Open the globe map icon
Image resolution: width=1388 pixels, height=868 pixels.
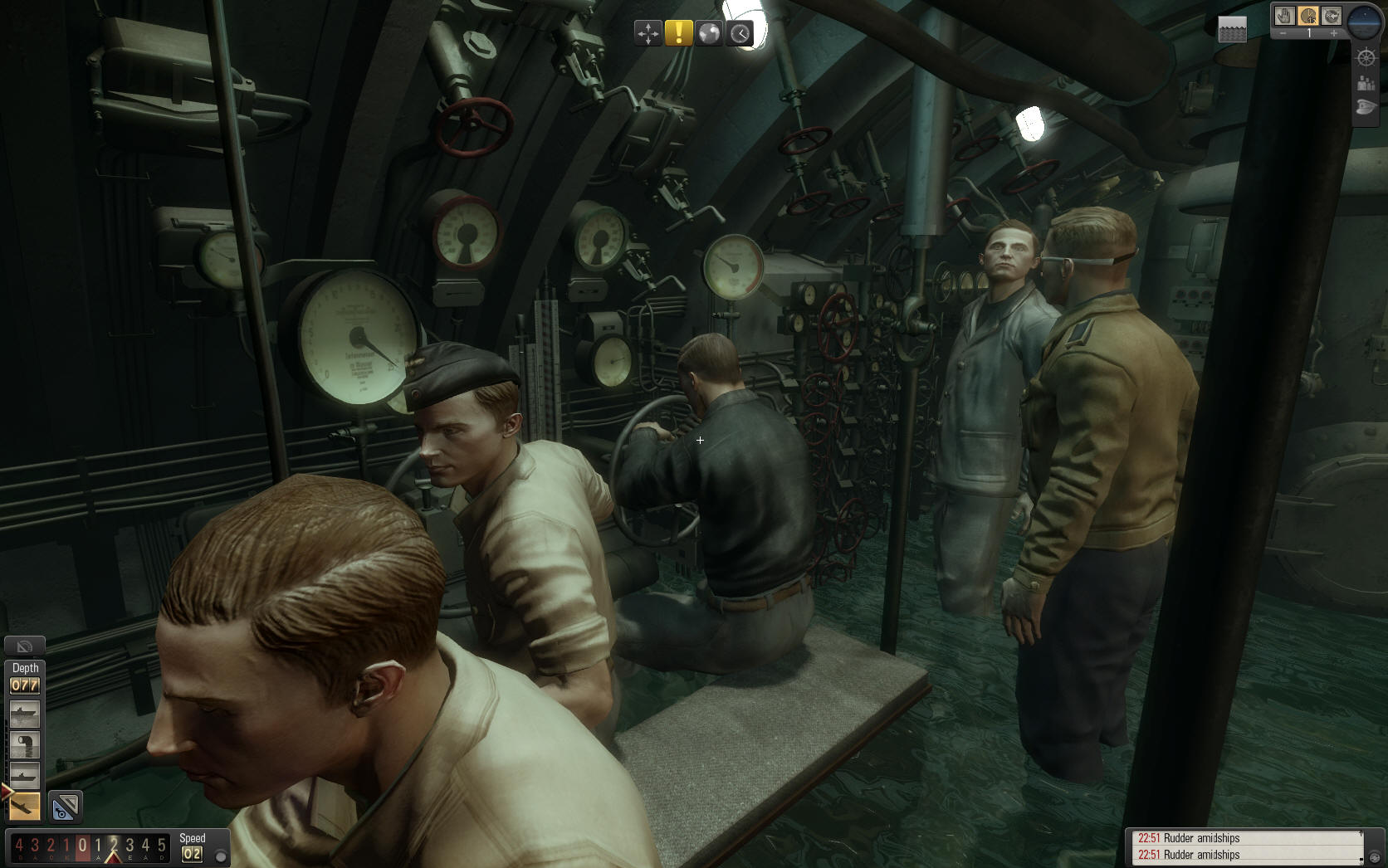709,33
